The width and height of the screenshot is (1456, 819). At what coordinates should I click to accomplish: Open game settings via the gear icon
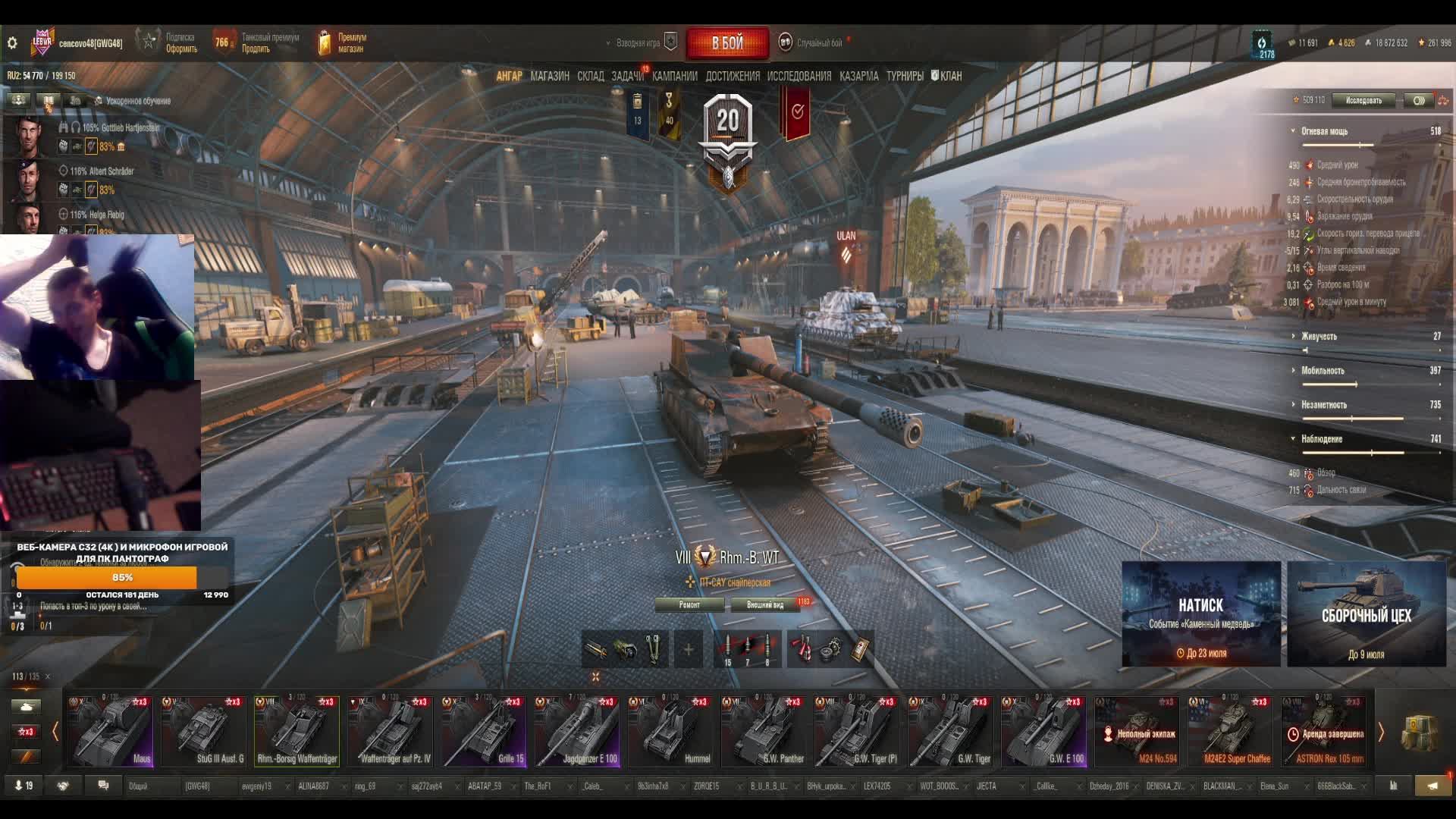click(12, 43)
